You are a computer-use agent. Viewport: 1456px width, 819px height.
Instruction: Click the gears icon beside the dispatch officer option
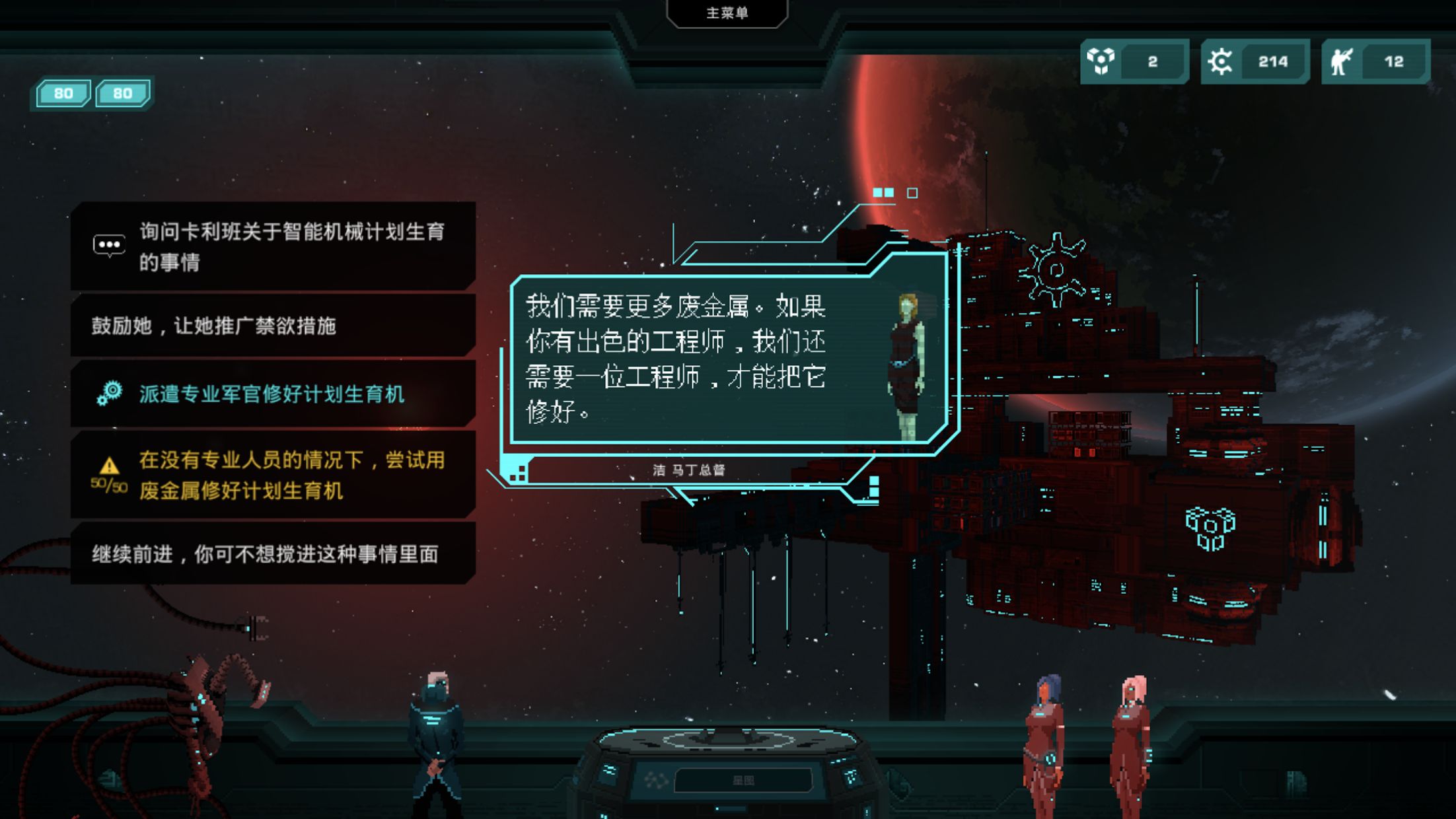tap(110, 391)
